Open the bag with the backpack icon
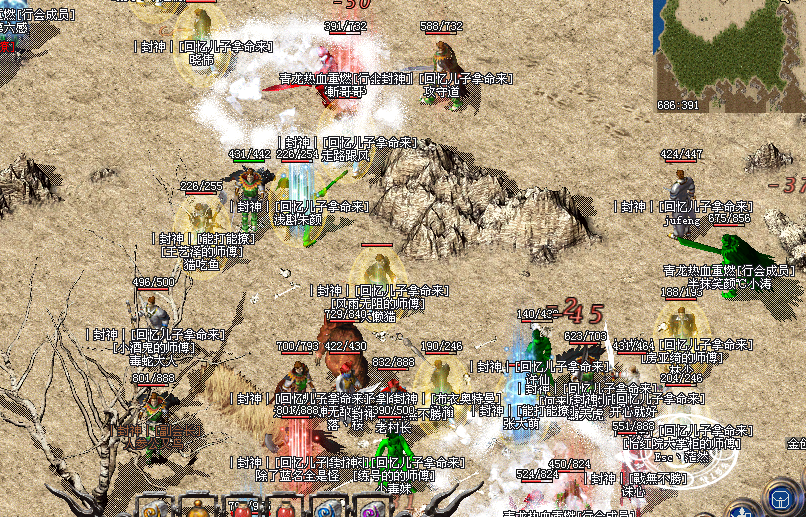The image size is (806, 517). point(780,498)
